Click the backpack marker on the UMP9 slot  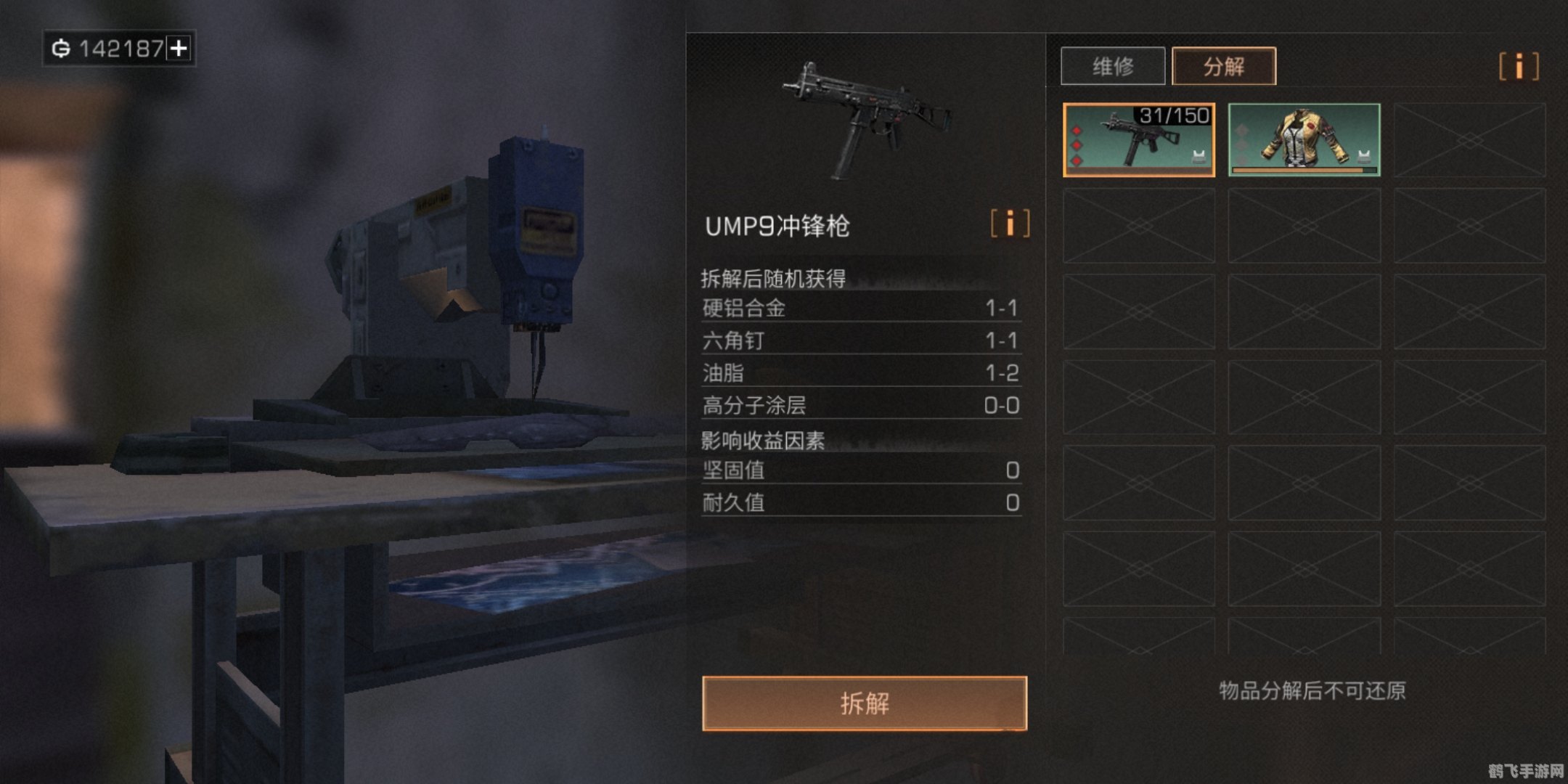click(x=1198, y=155)
